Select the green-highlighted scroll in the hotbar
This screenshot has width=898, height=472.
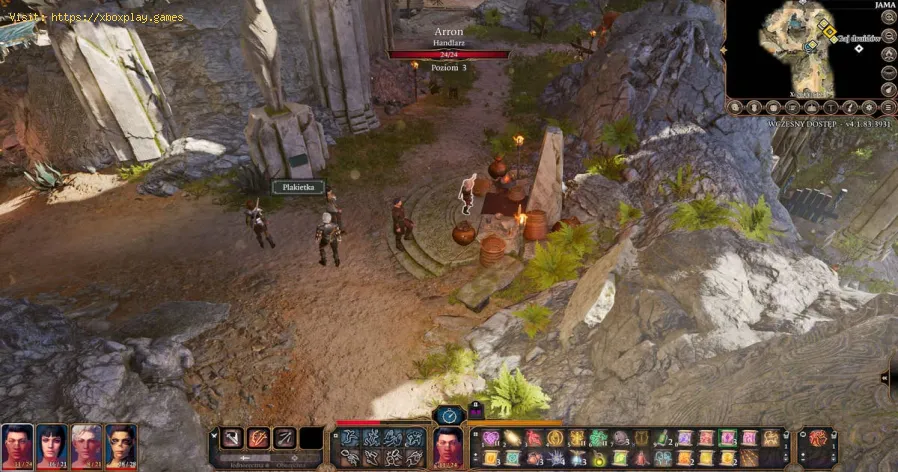coord(727,438)
